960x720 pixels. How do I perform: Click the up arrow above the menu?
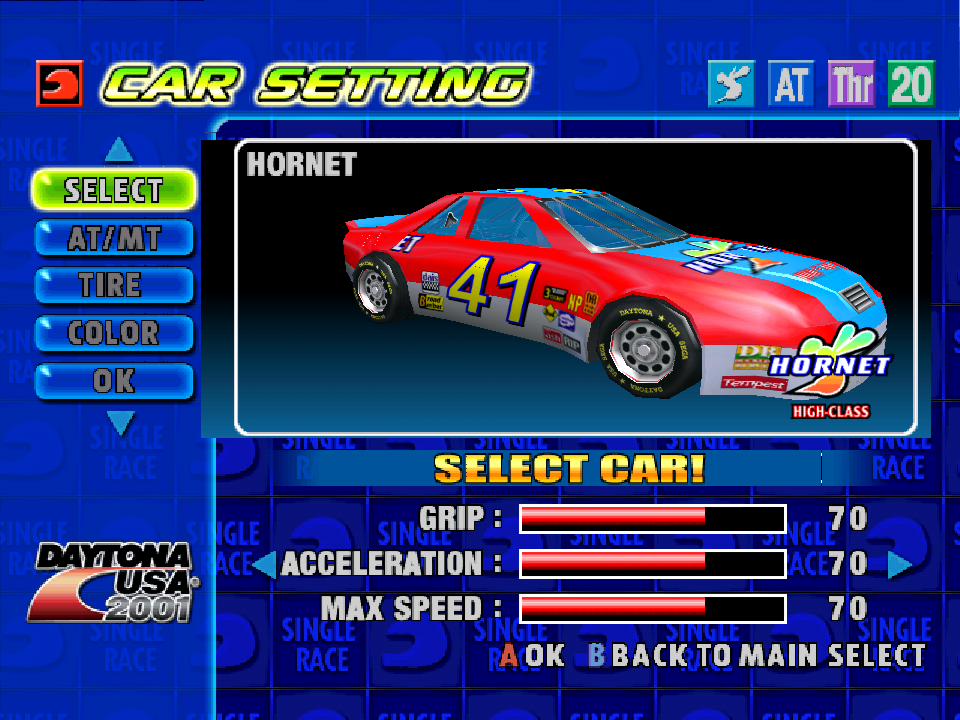click(119, 151)
